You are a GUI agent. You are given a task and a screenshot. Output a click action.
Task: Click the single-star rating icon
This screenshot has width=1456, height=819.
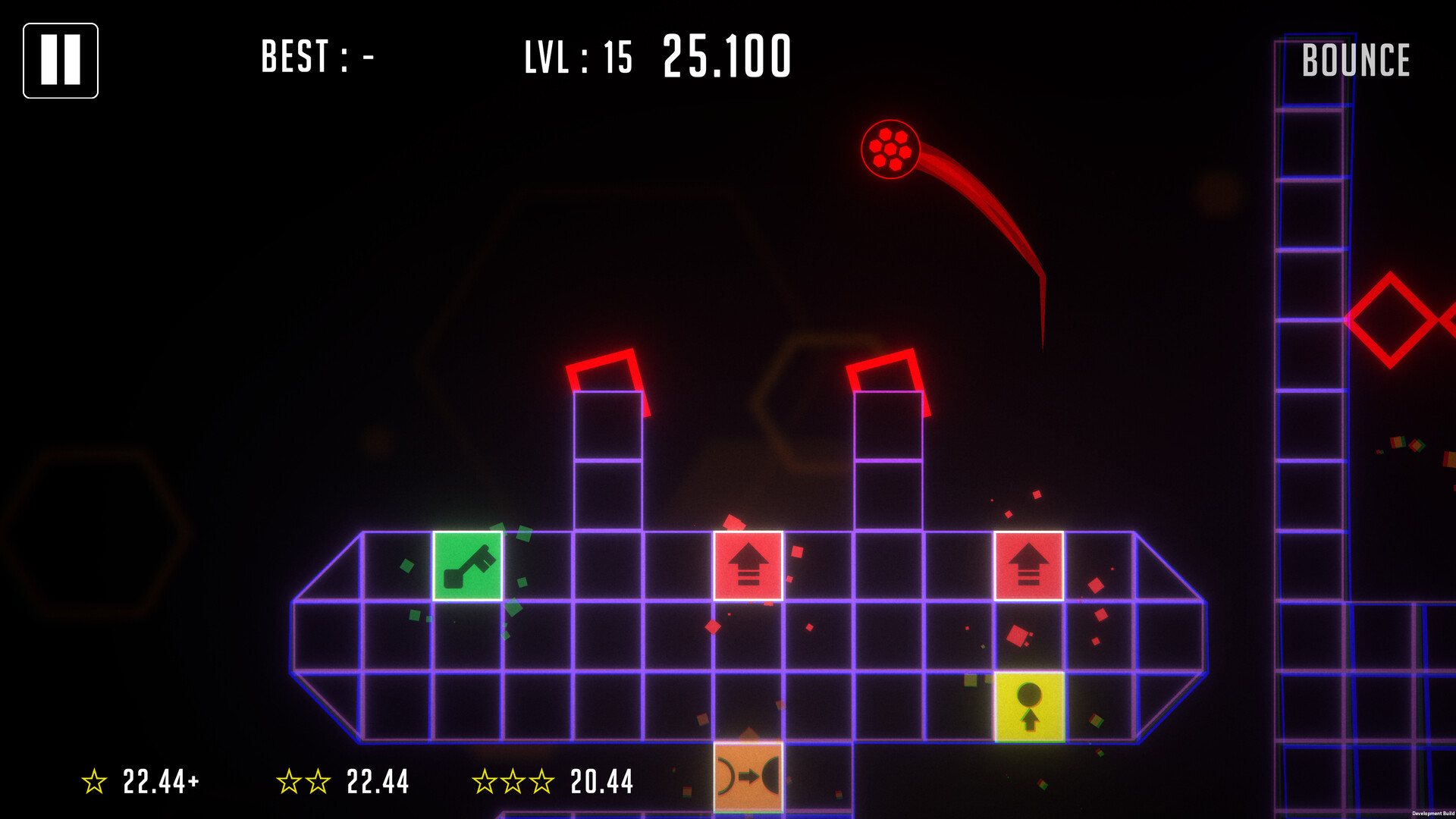point(94,779)
